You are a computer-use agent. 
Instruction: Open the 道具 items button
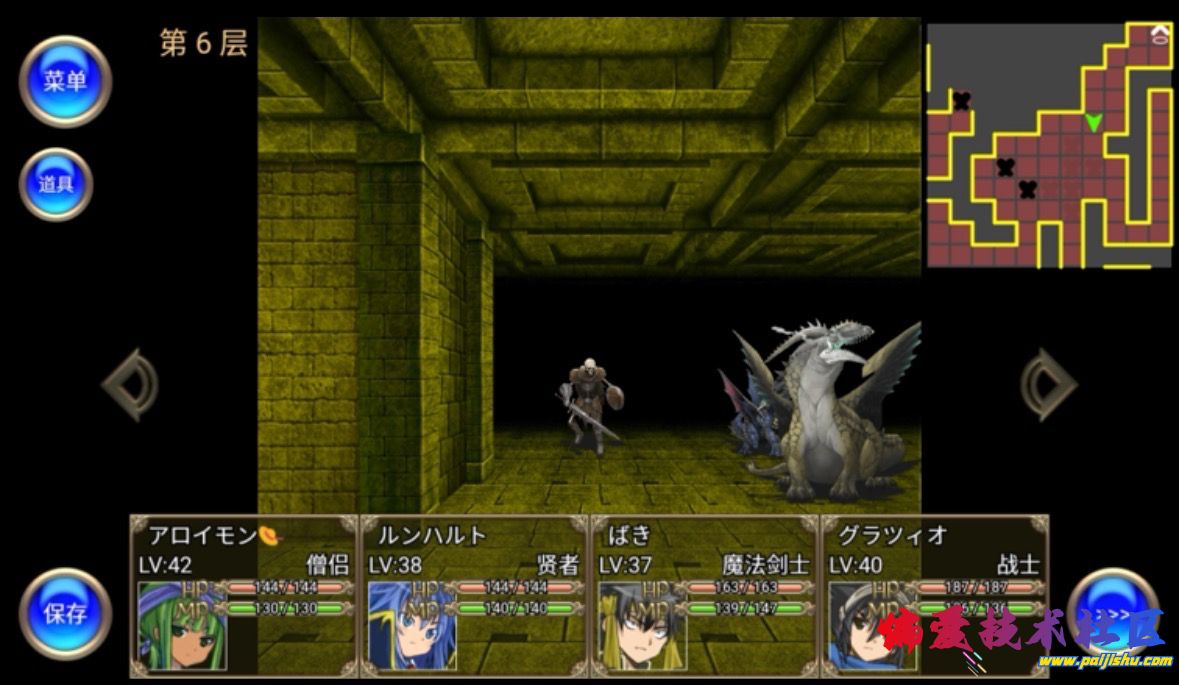56,185
